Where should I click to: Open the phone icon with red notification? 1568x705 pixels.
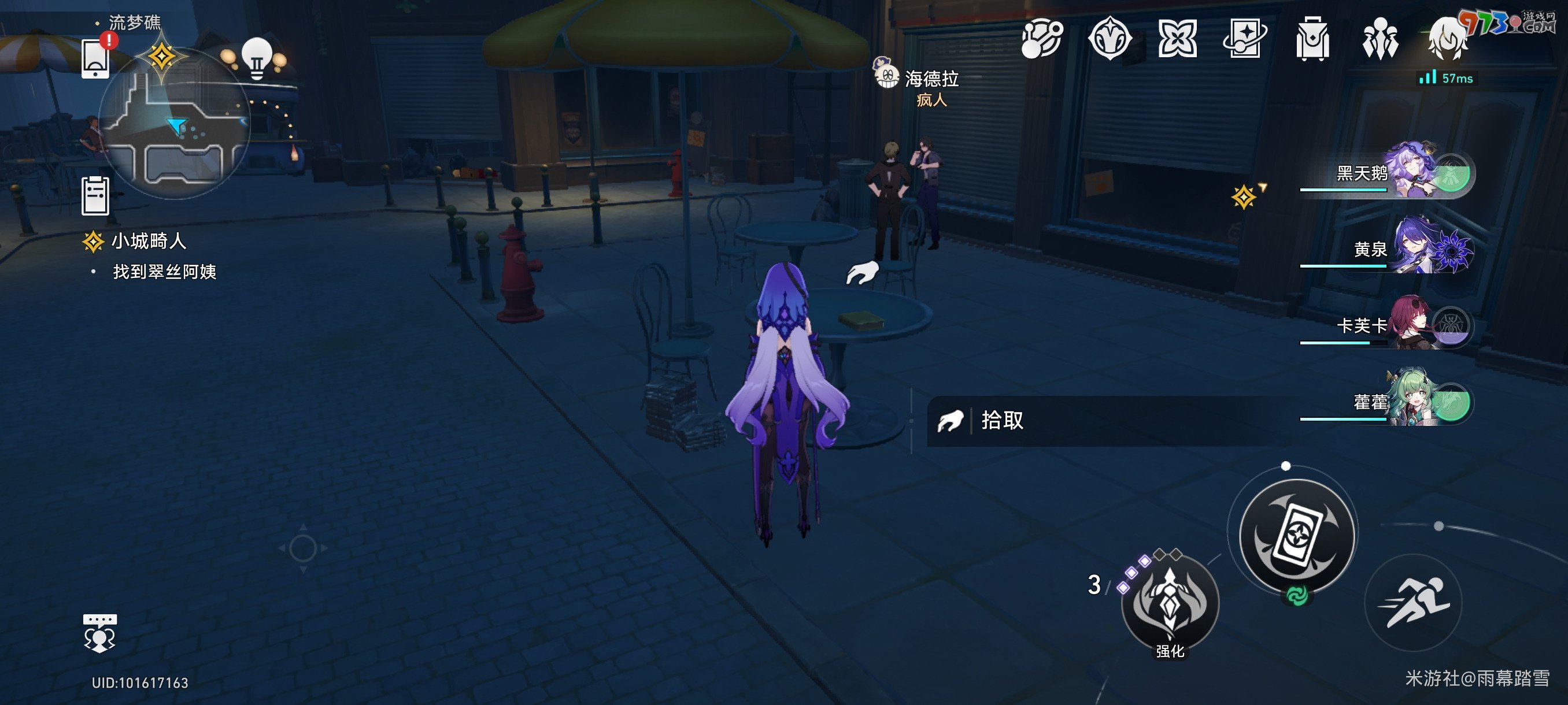tap(96, 60)
